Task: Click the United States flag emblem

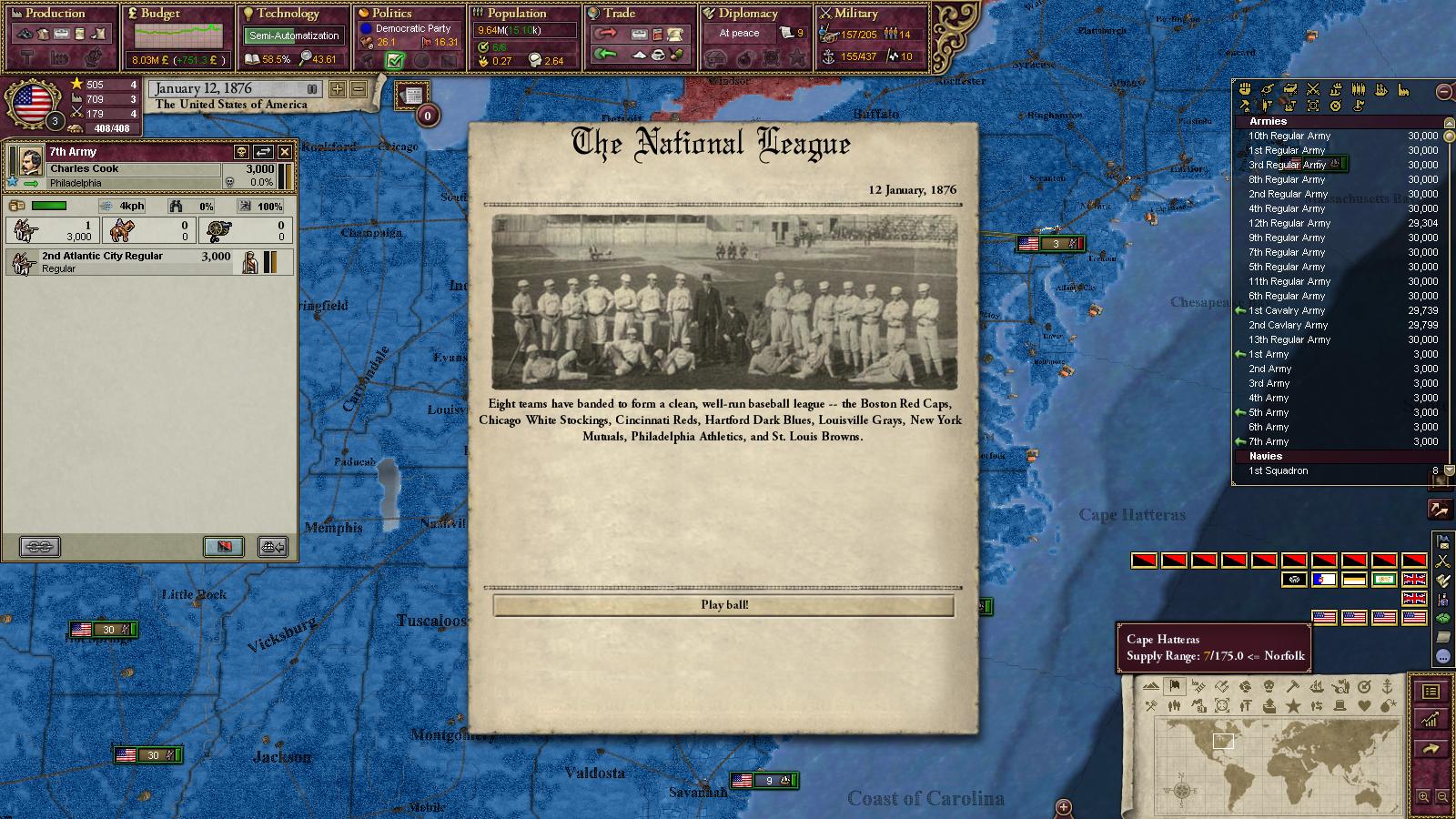Action: (33, 103)
